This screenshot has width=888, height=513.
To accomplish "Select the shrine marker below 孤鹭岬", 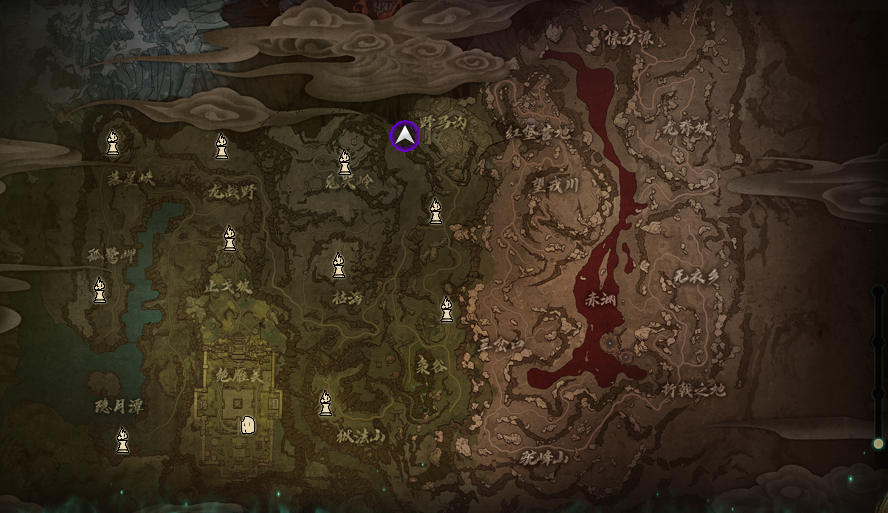I will coord(100,291).
